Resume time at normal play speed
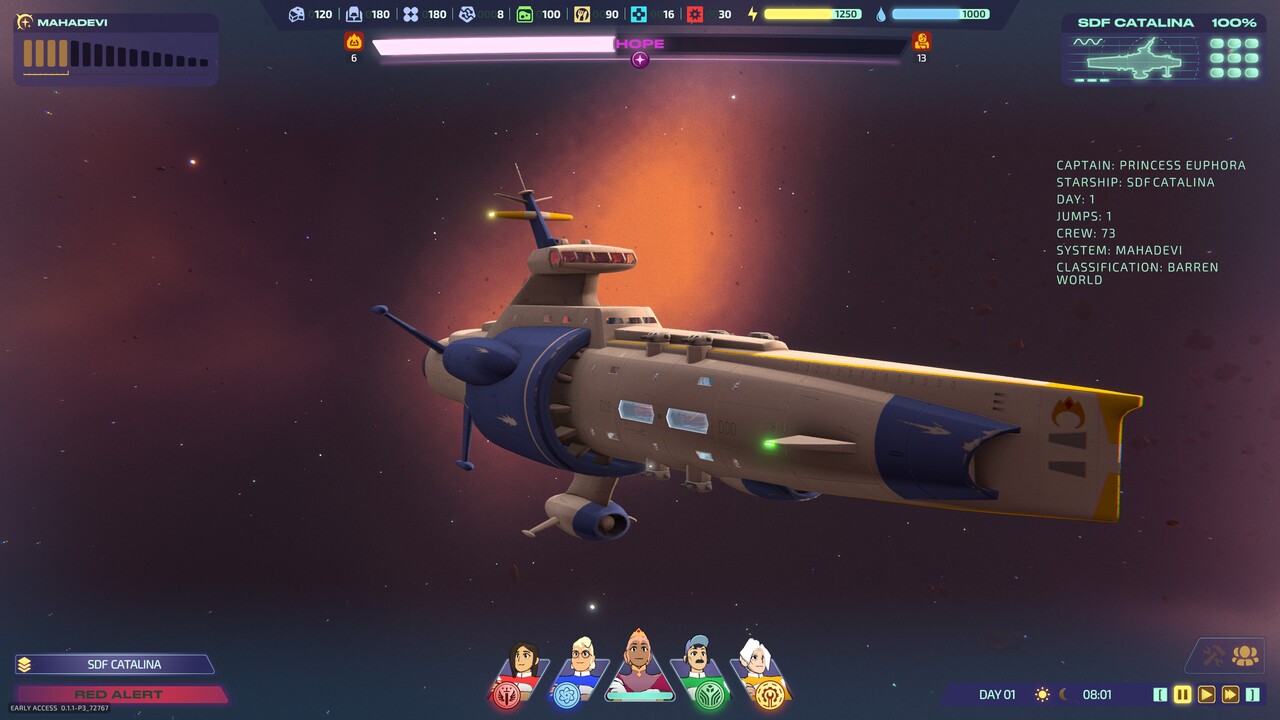 [1207, 694]
